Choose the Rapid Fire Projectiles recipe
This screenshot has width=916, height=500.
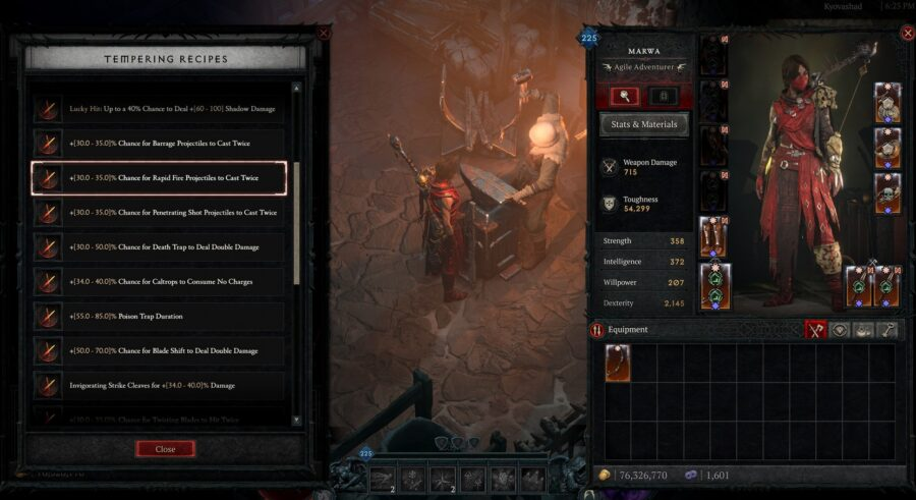pos(158,178)
